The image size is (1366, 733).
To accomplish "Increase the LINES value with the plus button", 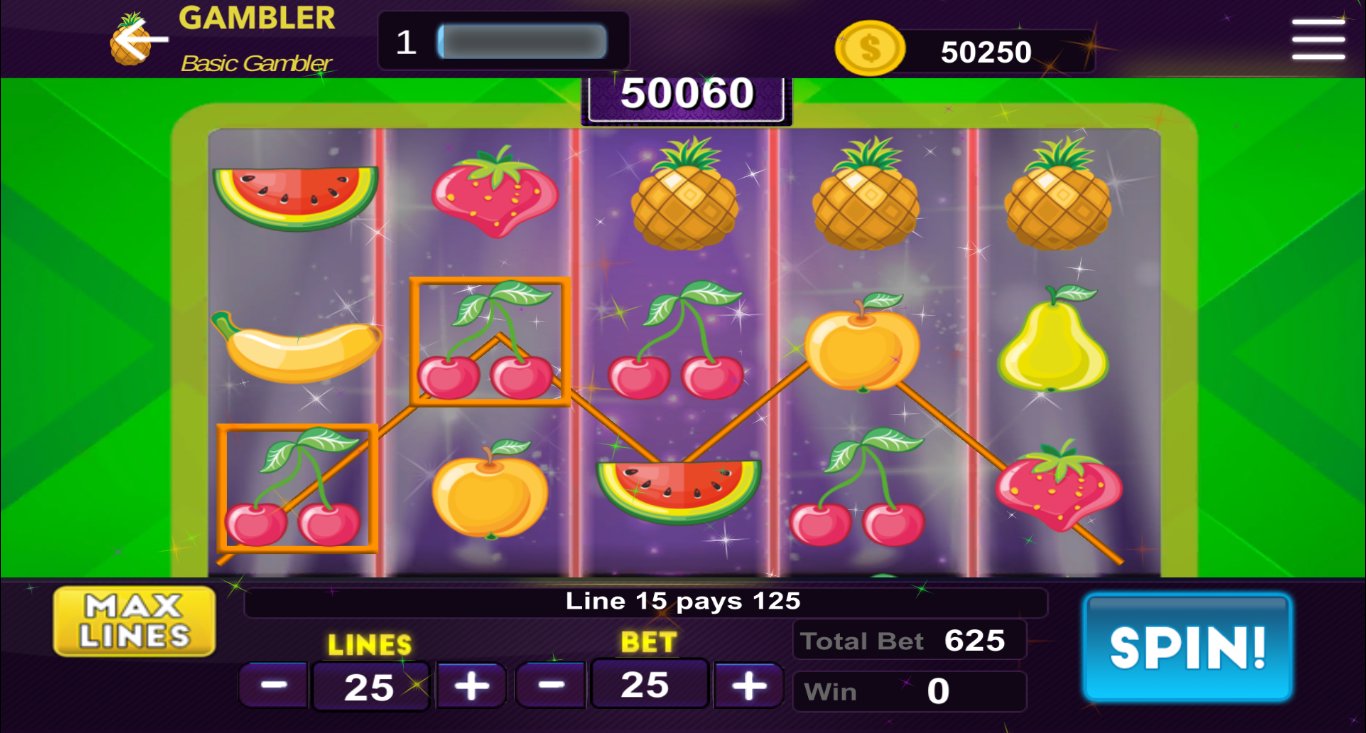I will click(470, 685).
